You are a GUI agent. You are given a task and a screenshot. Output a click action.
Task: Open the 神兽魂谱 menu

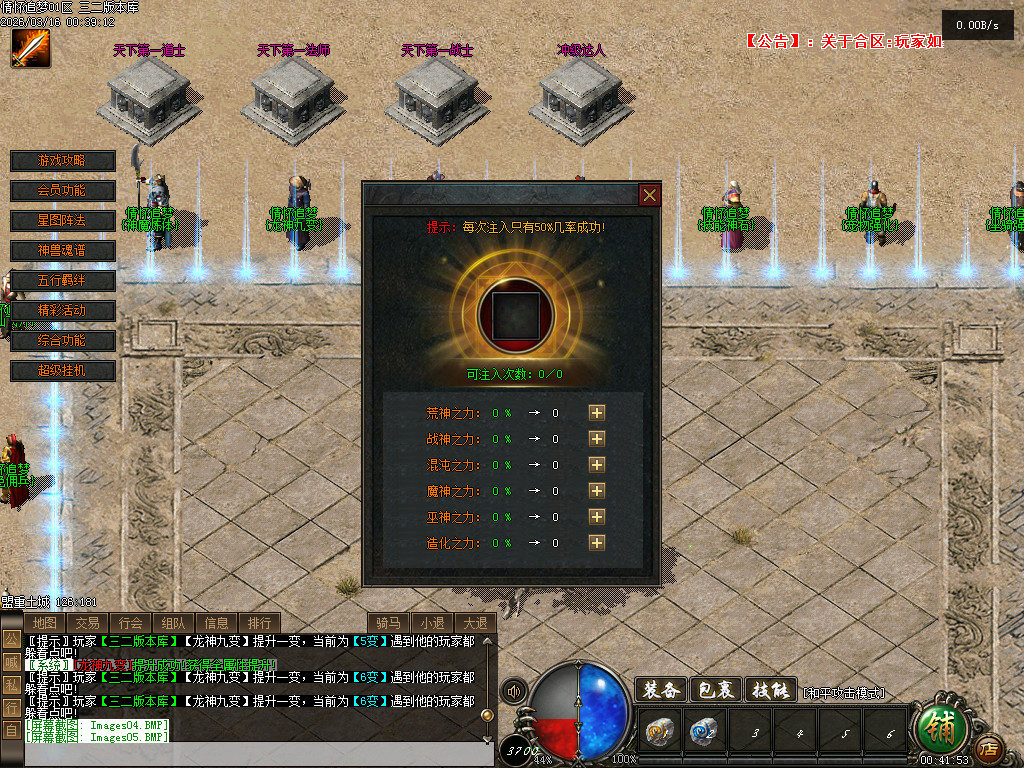(62, 251)
